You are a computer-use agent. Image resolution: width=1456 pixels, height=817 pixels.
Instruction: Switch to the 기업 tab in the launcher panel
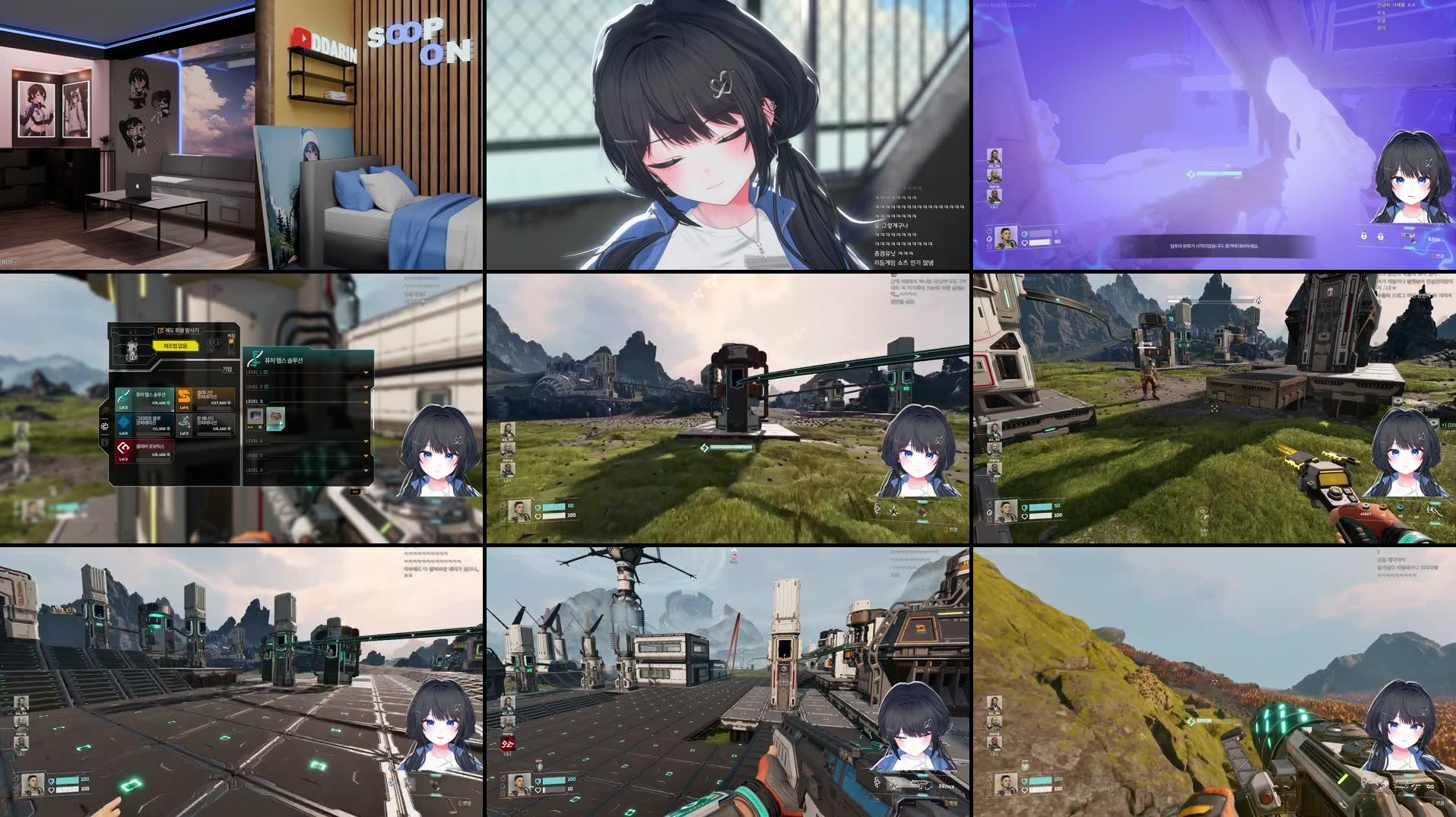[227, 369]
